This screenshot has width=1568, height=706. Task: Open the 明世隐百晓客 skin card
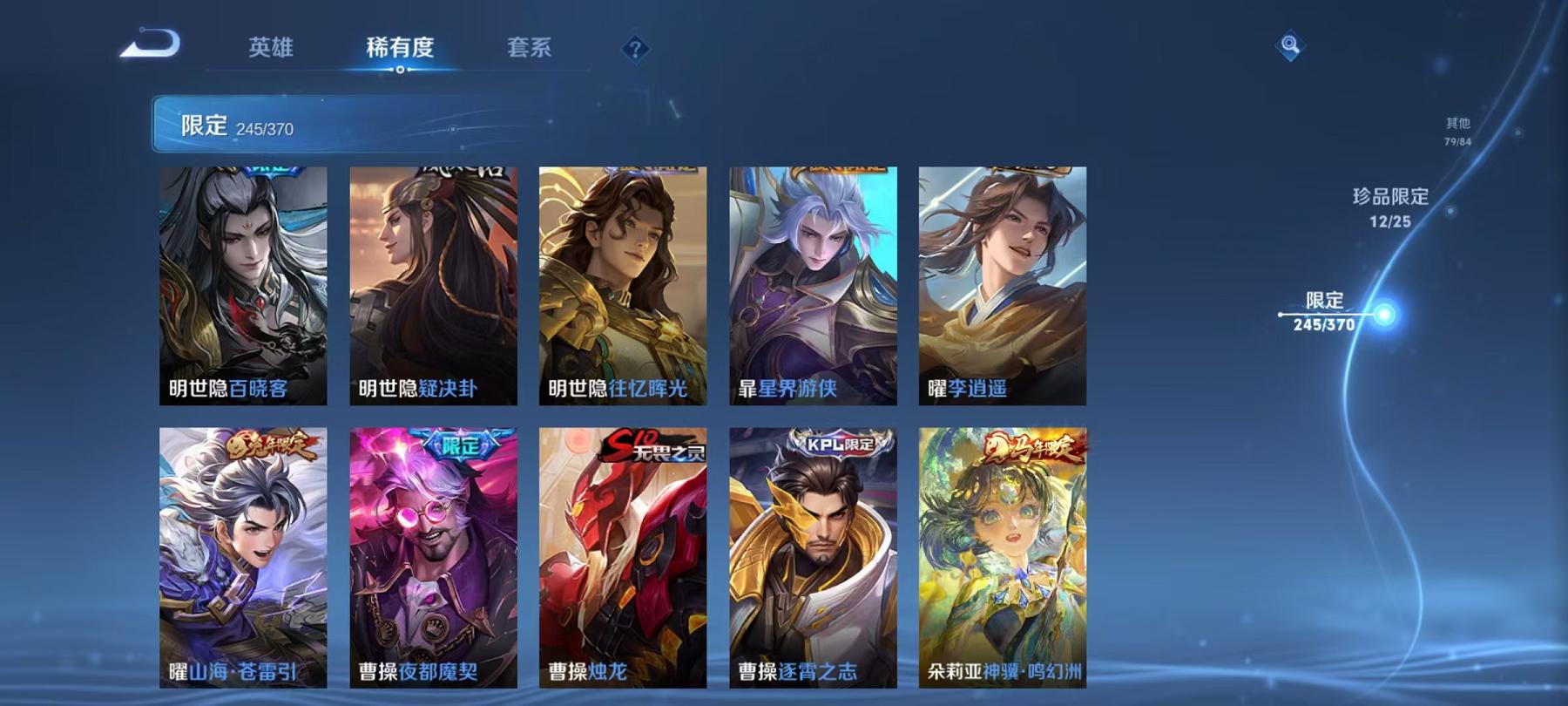(246, 288)
